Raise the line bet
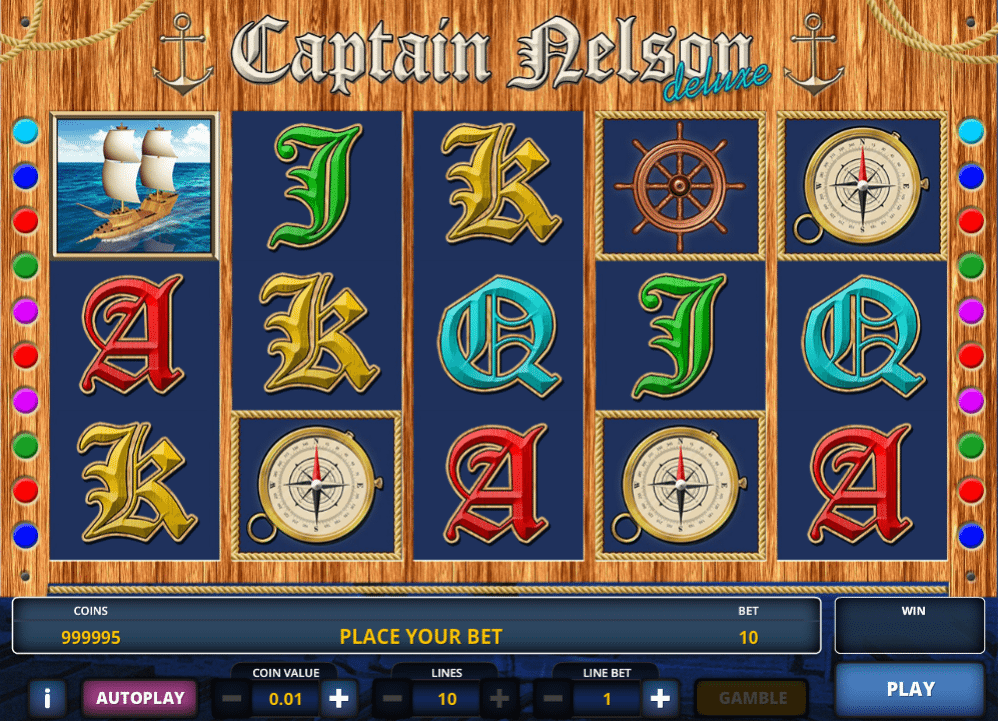The image size is (998, 721). coord(660,698)
